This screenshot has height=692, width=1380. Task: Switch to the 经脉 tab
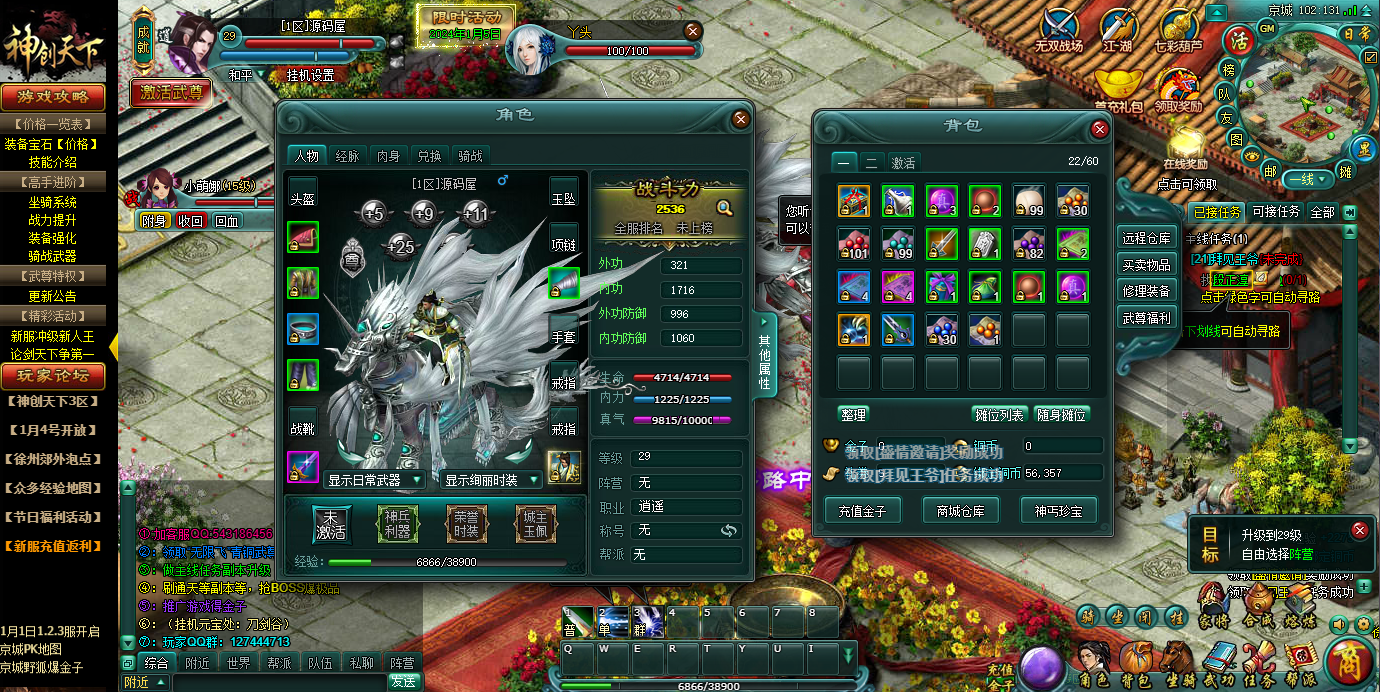click(x=347, y=156)
